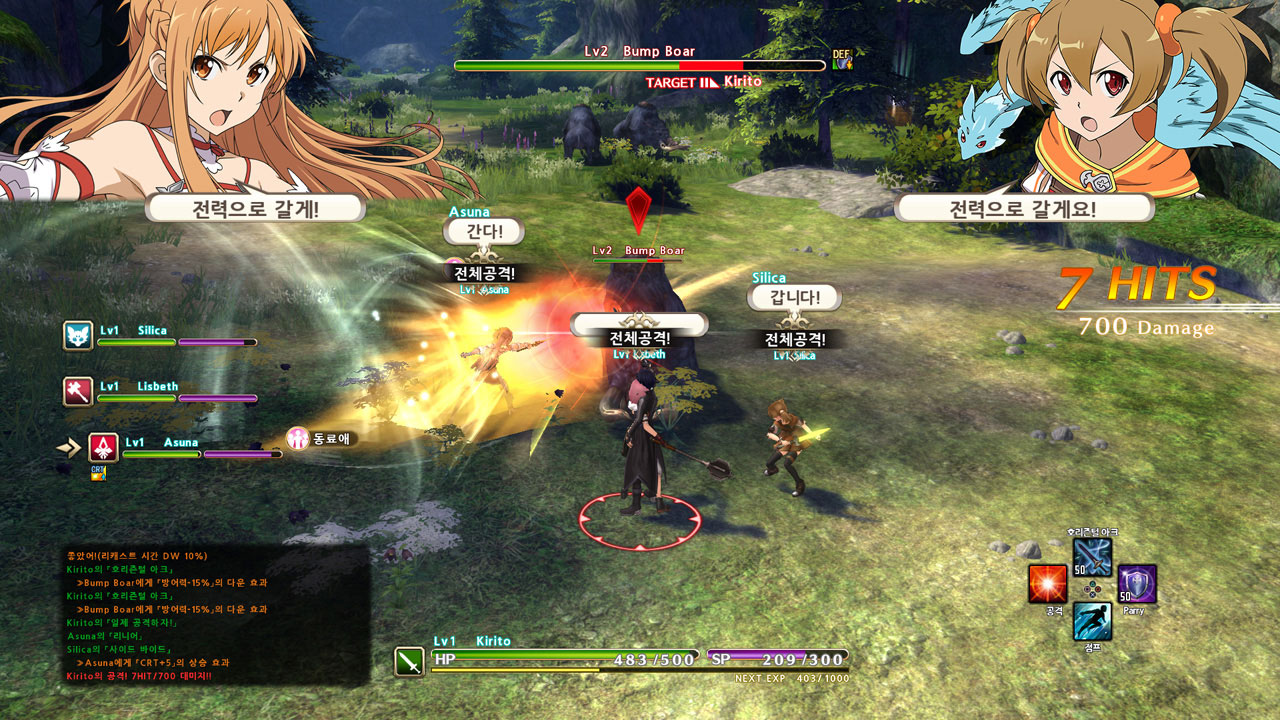Click the pink camaraderie icon beside Asuna
Viewport: 1280px width, 720px height.
pyautogui.click(x=298, y=438)
